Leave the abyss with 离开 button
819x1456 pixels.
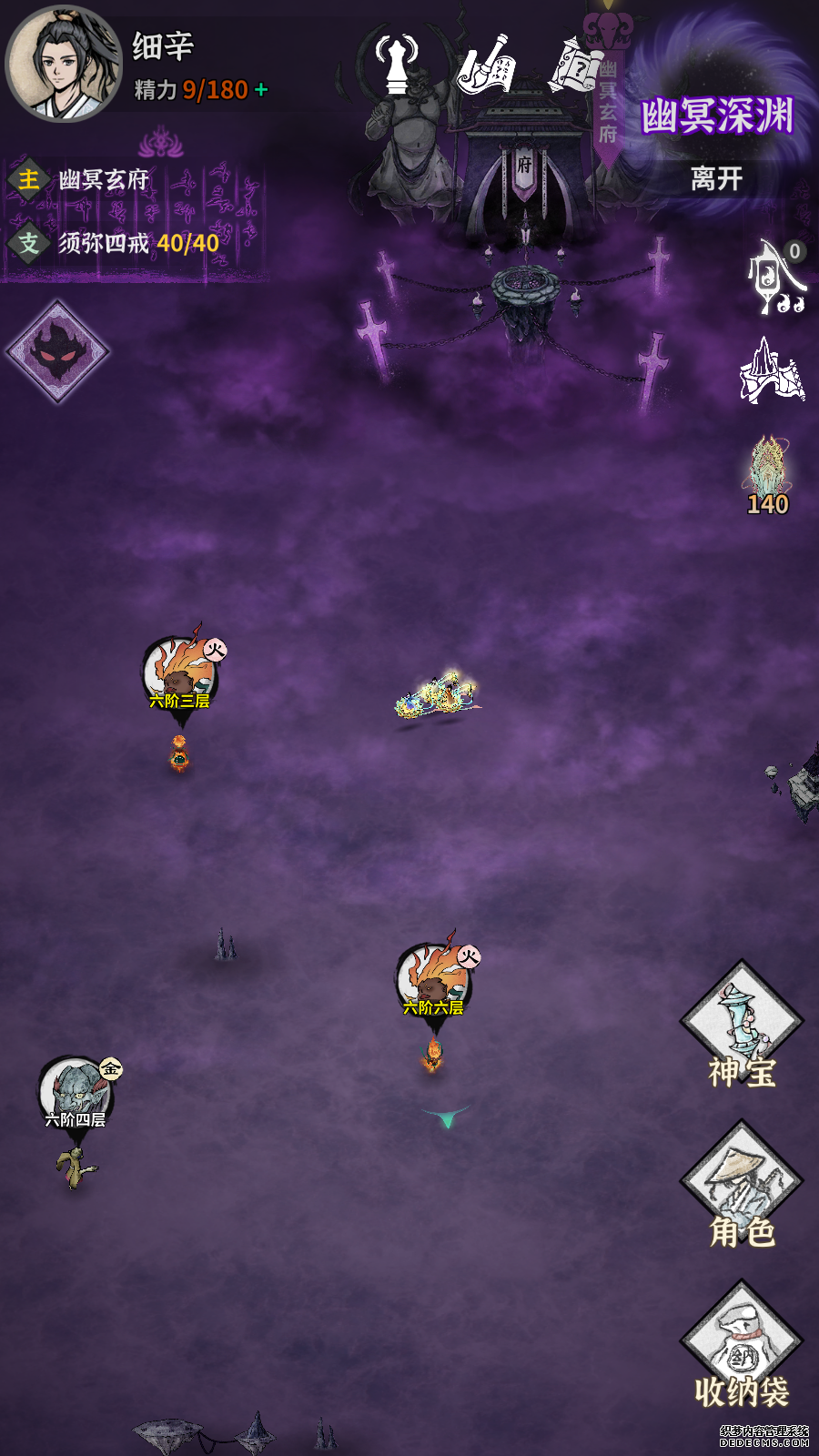point(716,179)
